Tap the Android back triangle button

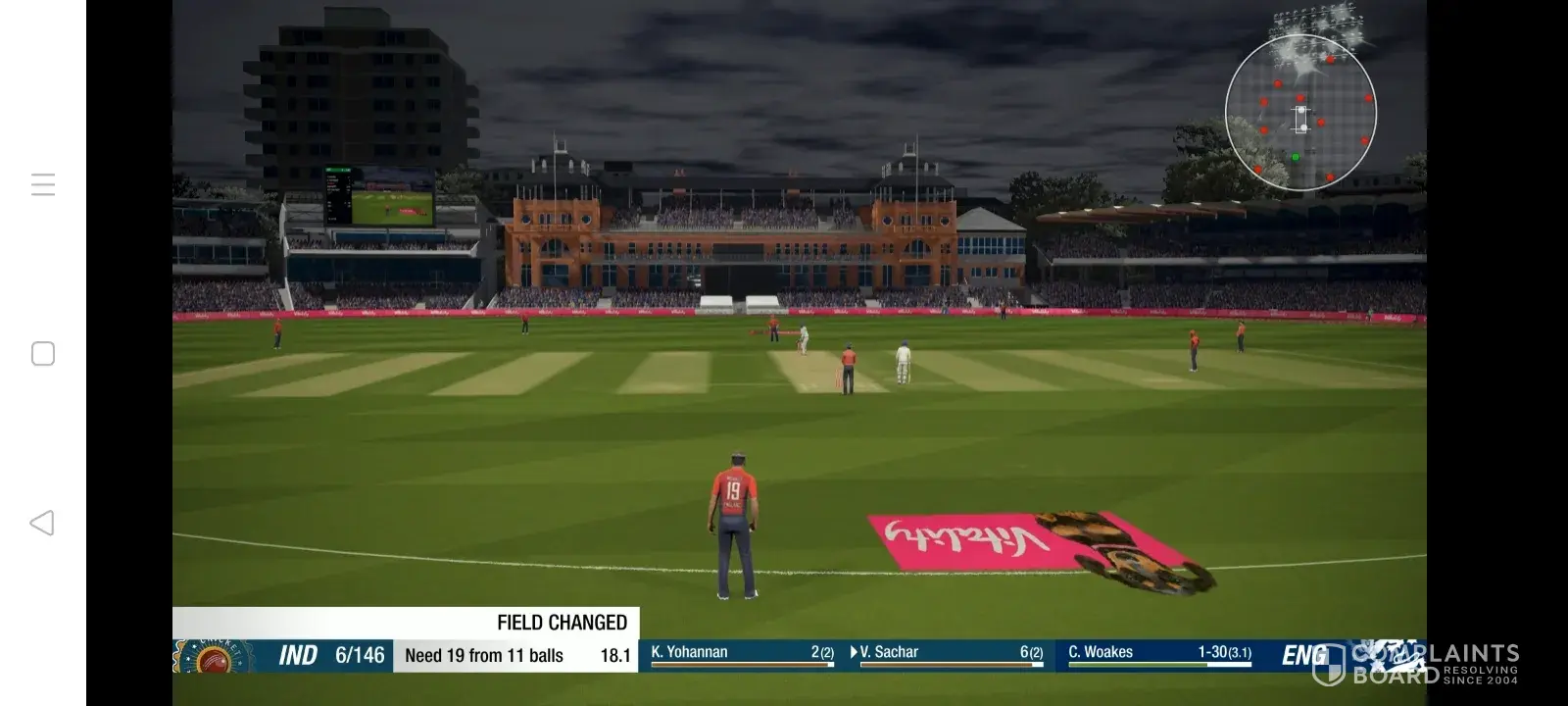pyautogui.click(x=42, y=523)
